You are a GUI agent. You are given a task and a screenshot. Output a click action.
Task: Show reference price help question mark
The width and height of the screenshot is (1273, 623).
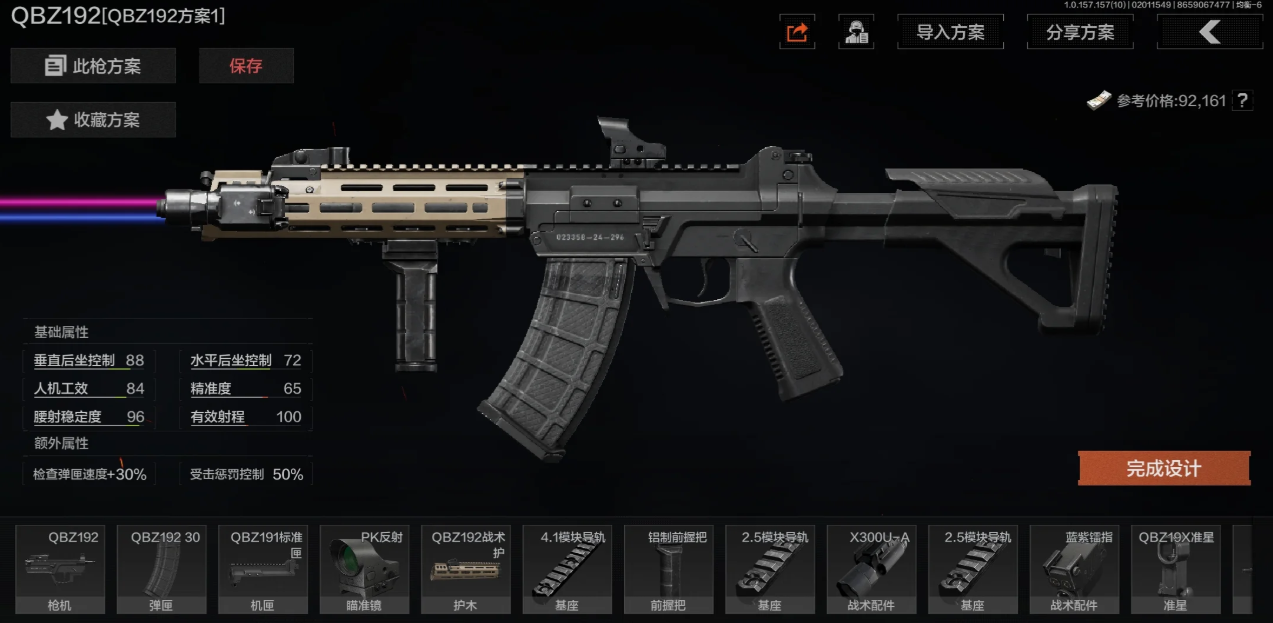point(1242,100)
